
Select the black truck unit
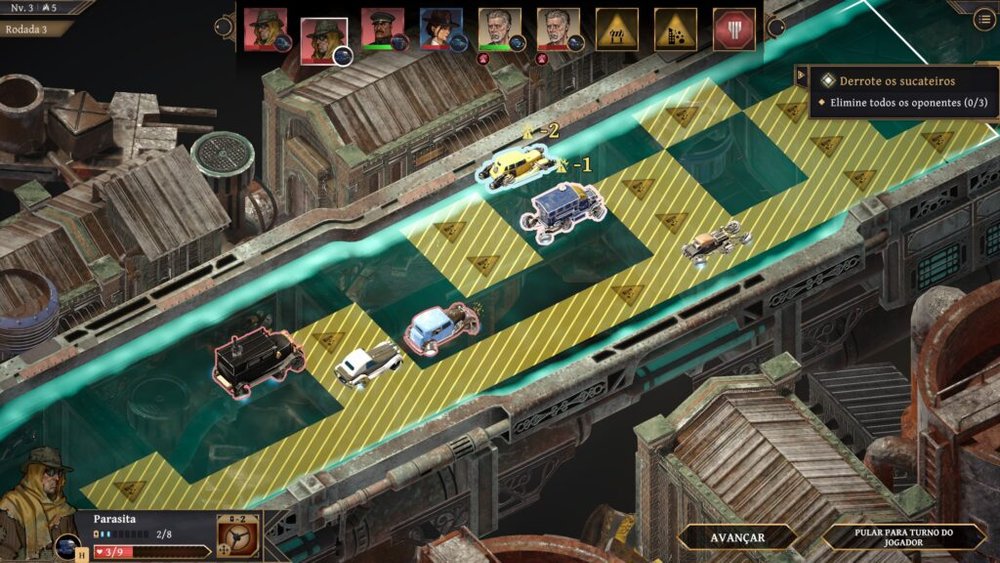click(258, 357)
